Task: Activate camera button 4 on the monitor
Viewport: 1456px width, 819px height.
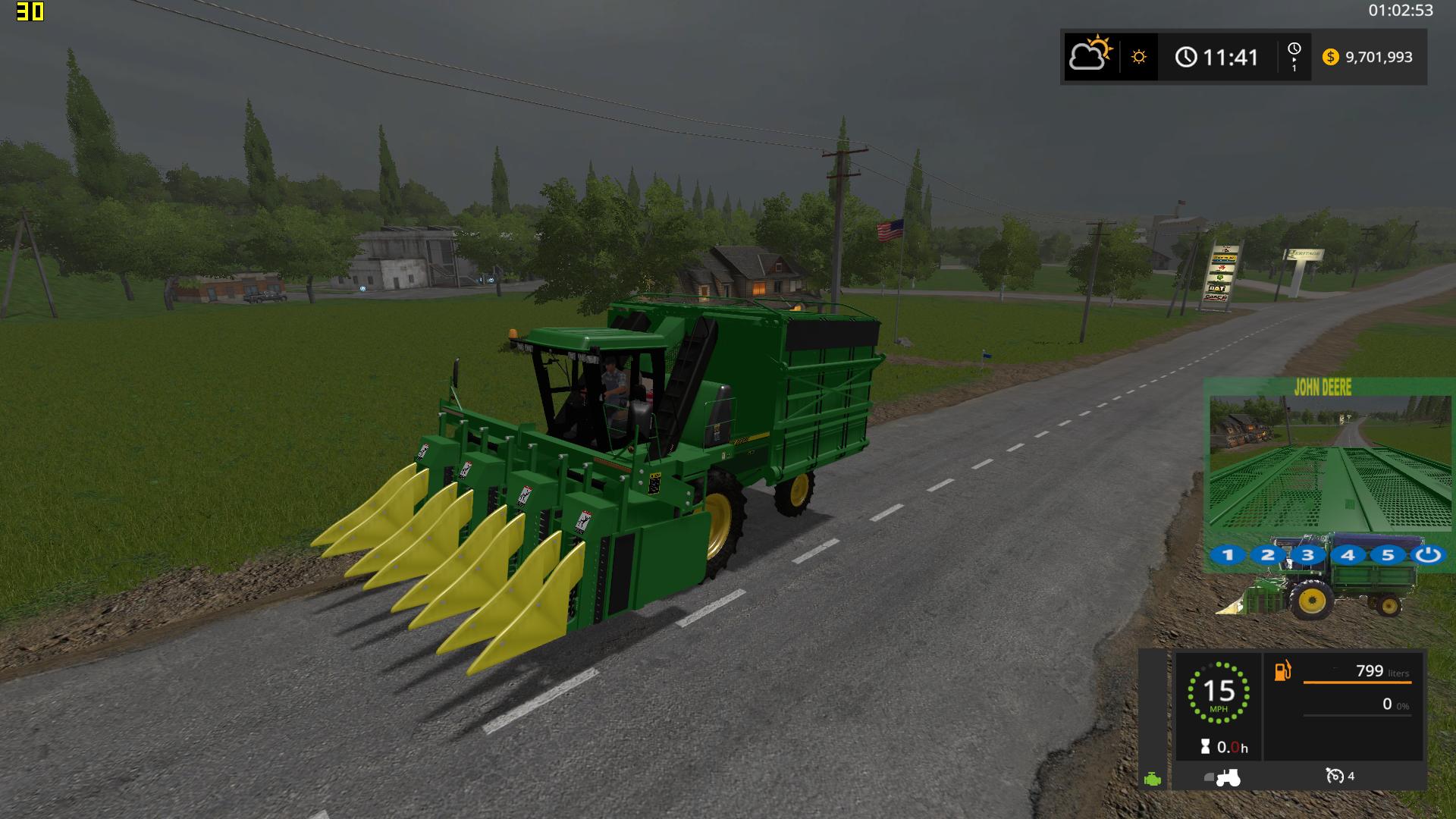Action: click(1348, 555)
